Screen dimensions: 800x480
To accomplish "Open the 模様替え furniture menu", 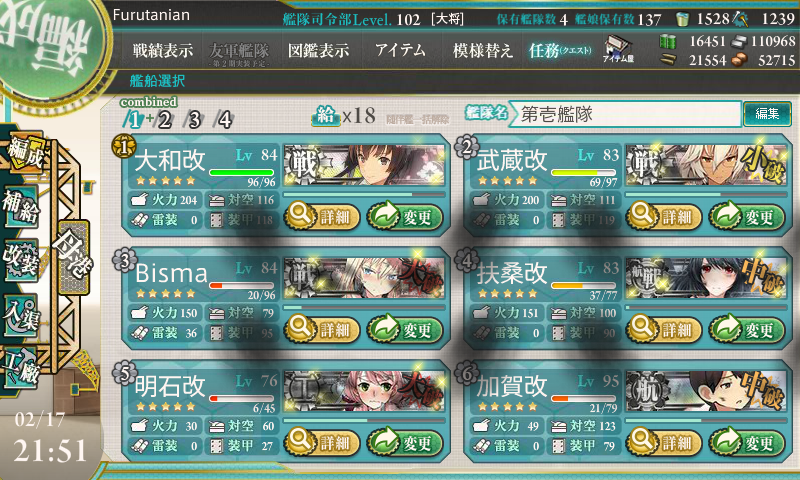I will 483,50.
